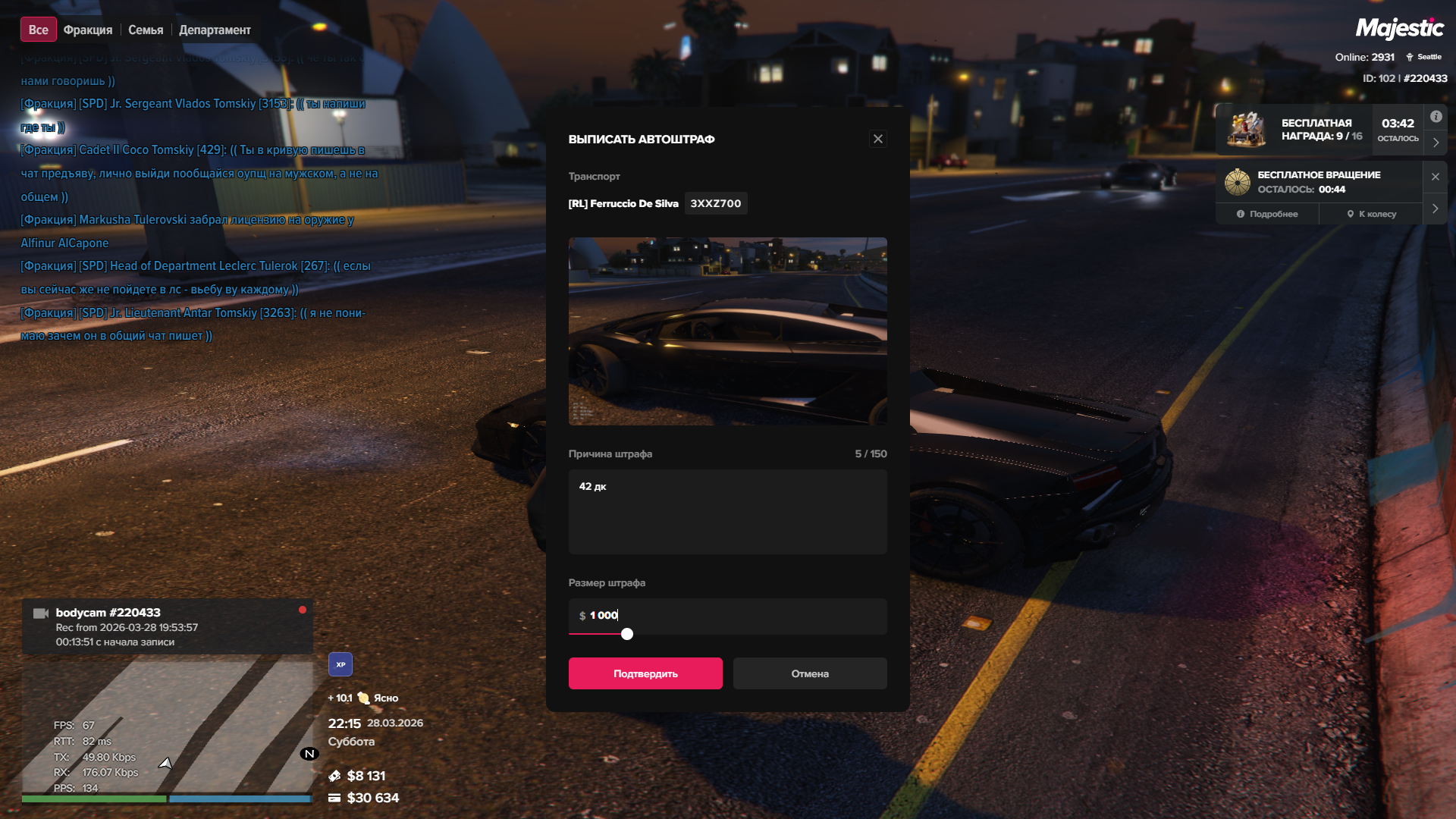
Task: Switch to the Фракция chat tab
Action: [x=88, y=30]
